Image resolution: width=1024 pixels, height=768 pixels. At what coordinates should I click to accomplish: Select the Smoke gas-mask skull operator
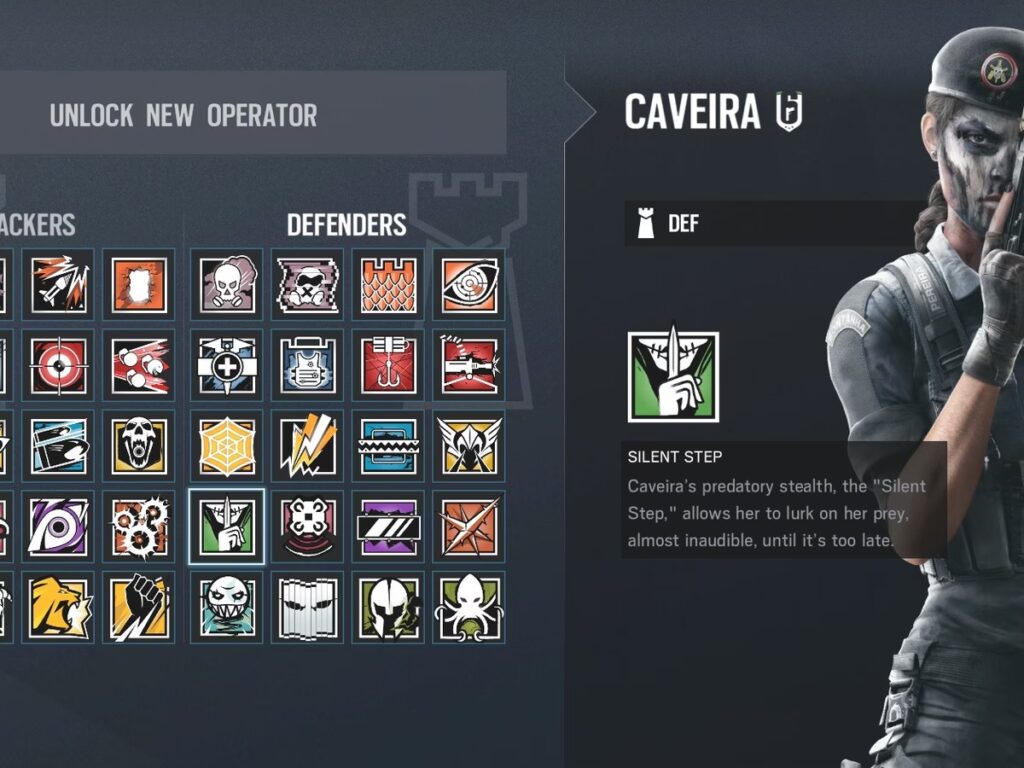pyautogui.click(x=227, y=285)
